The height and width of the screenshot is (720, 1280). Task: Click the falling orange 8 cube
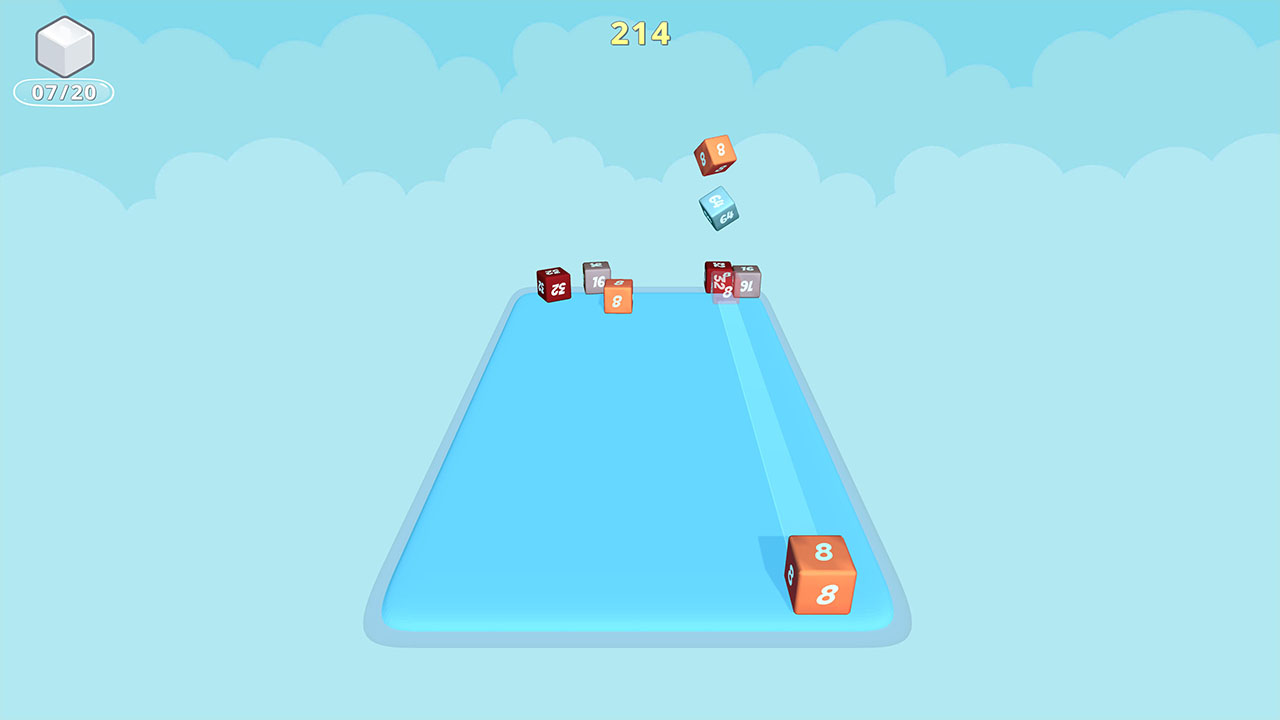click(x=714, y=157)
